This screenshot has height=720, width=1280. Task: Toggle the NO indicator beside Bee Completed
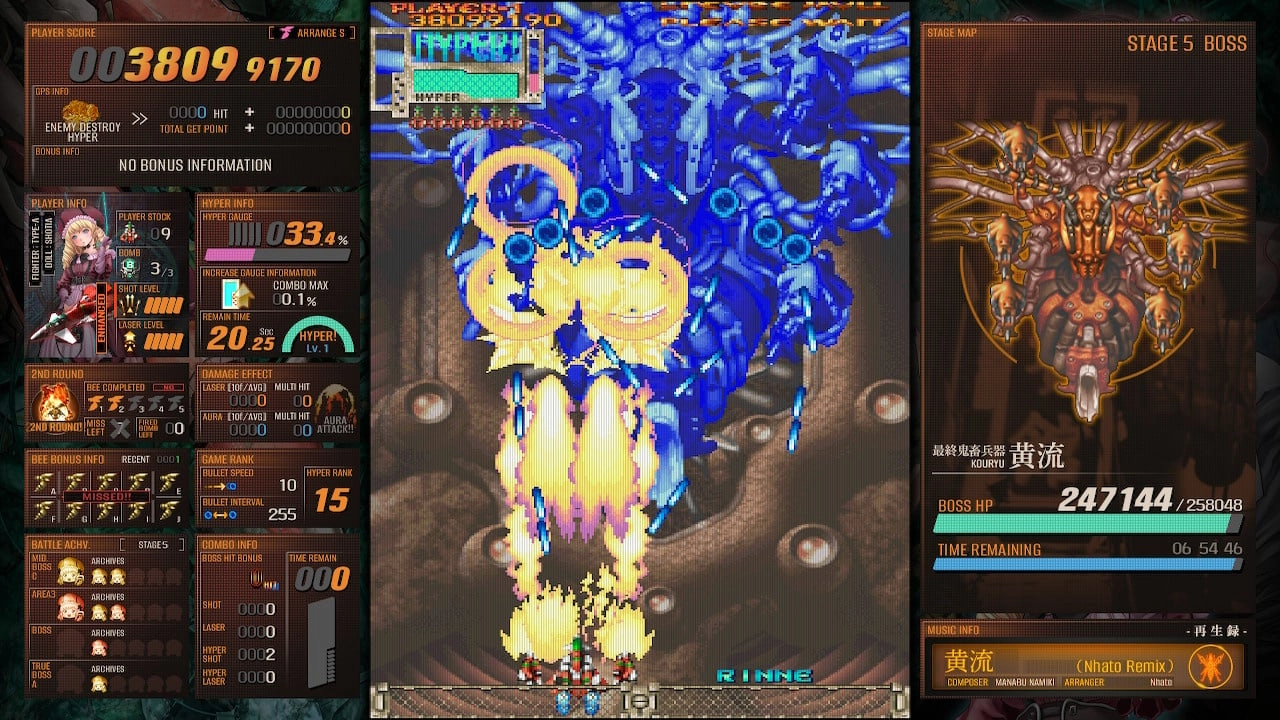(x=167, y=387)
